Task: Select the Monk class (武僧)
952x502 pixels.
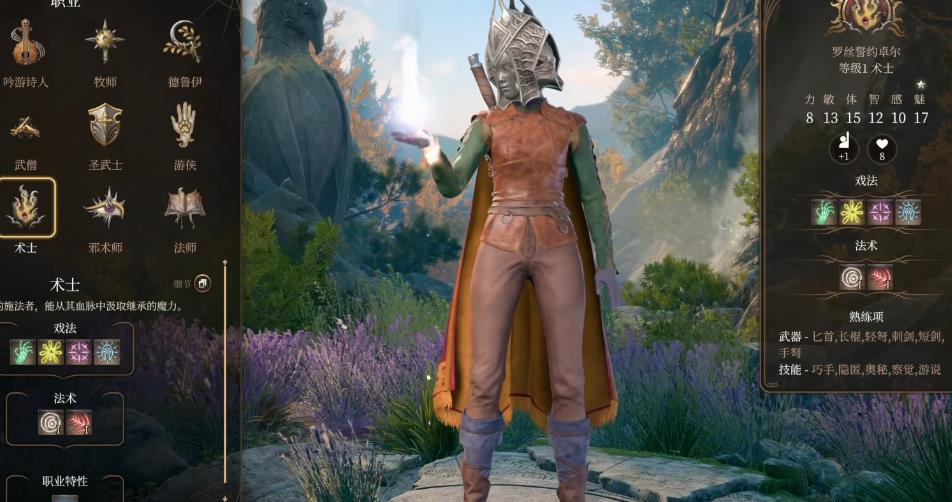Action: 27,127
